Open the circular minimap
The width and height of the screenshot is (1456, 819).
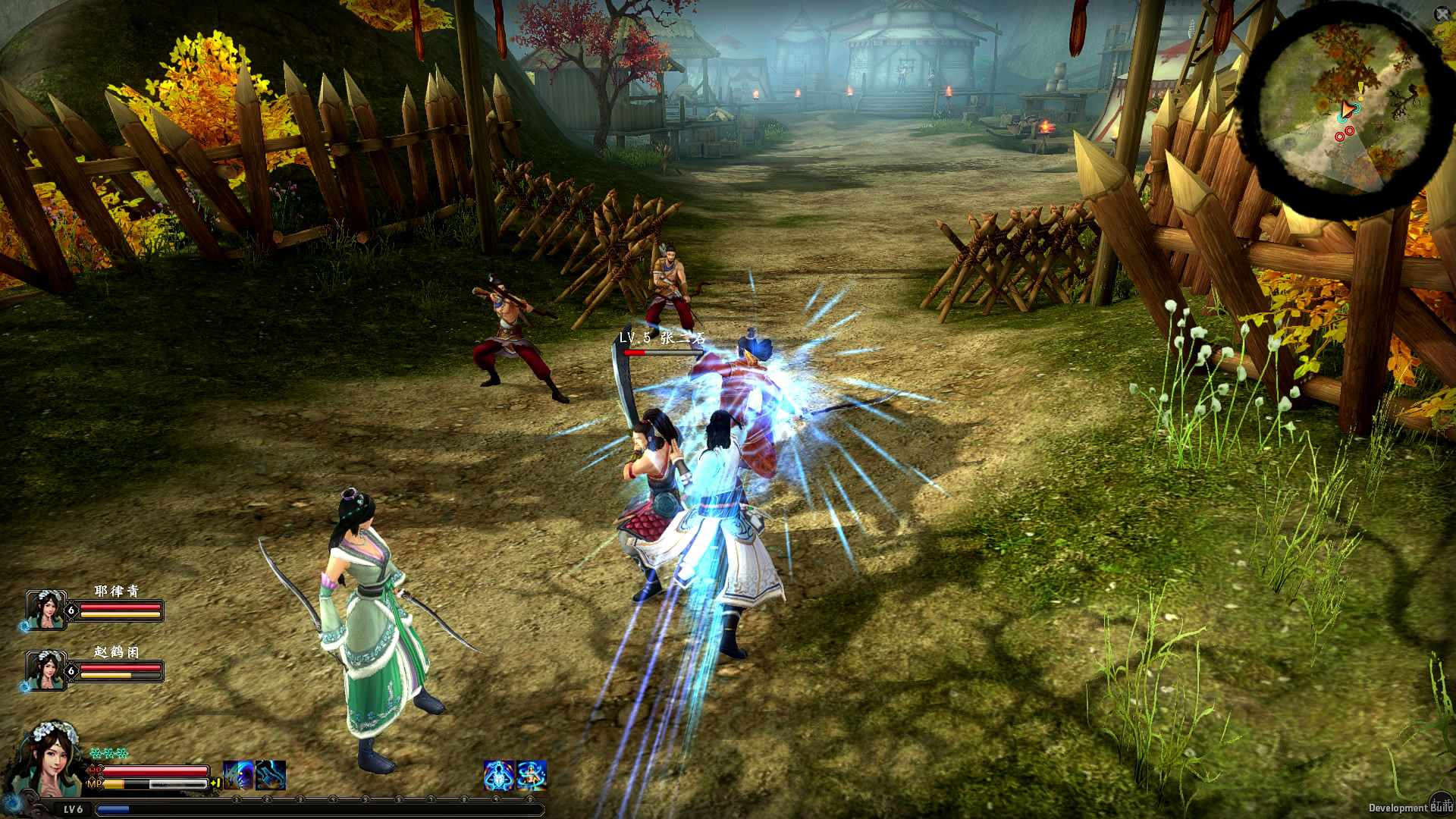tap(1344, 114)
